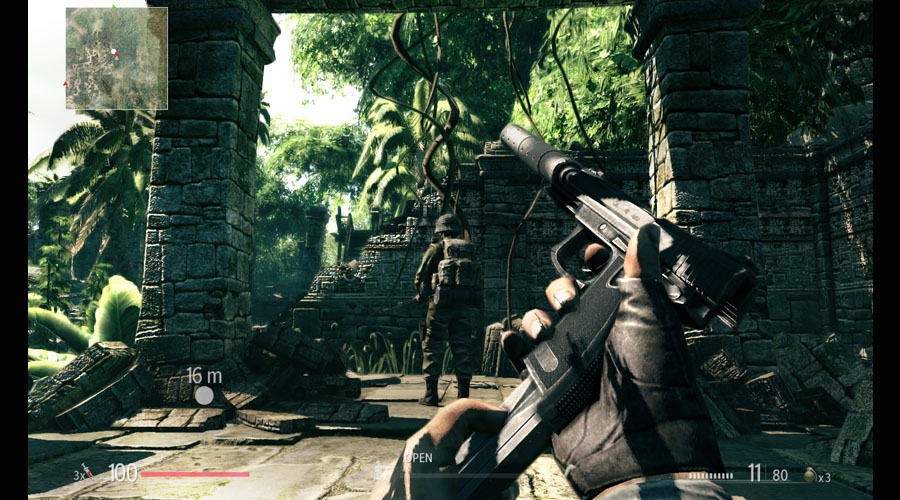The width and height of the screenshot is (900, 500).
Task: Select the grenade icon
Action: pyautogui.click(x=809, y=476)
